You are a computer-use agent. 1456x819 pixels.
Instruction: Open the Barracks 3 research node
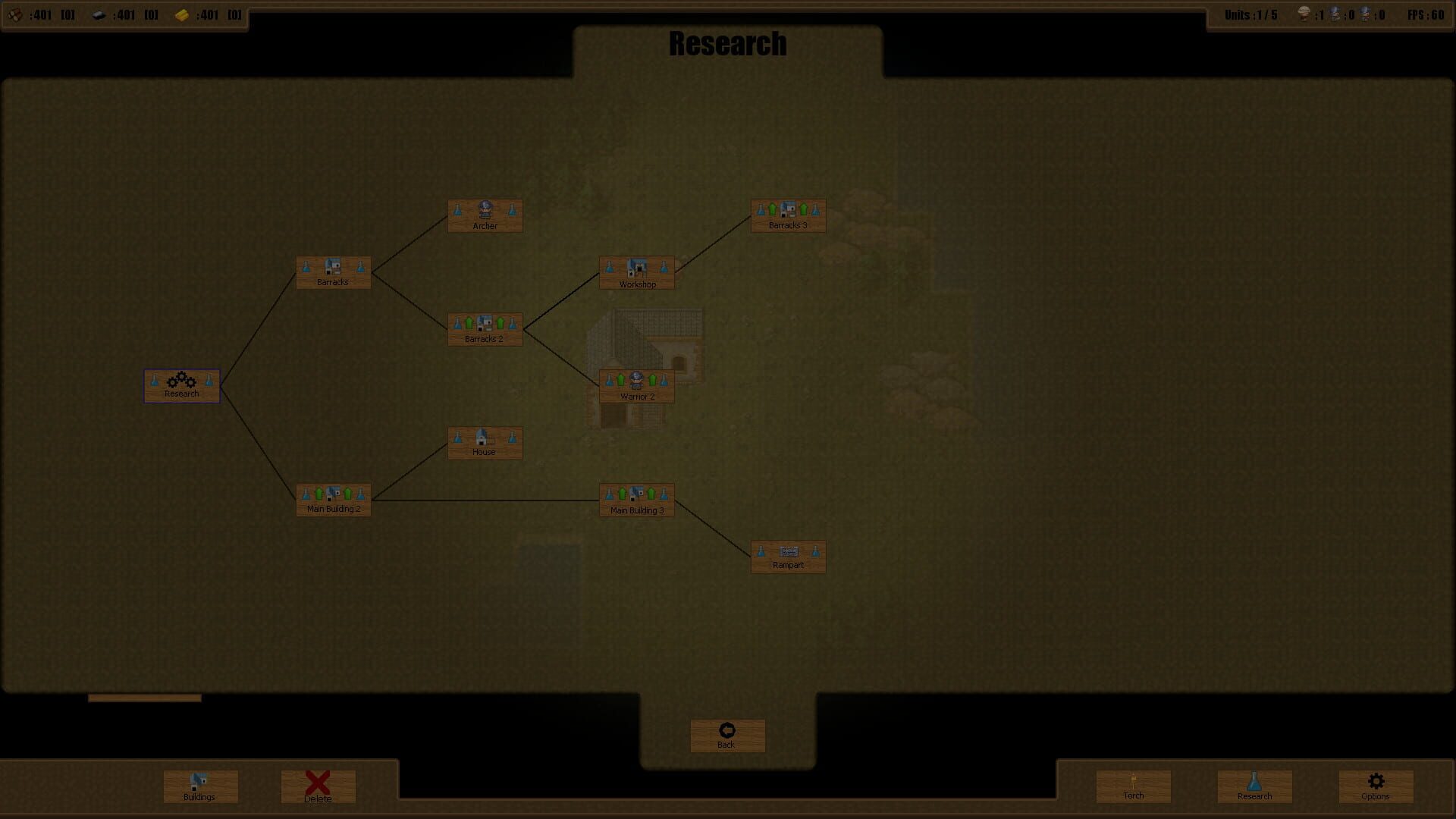click(788, 215)
